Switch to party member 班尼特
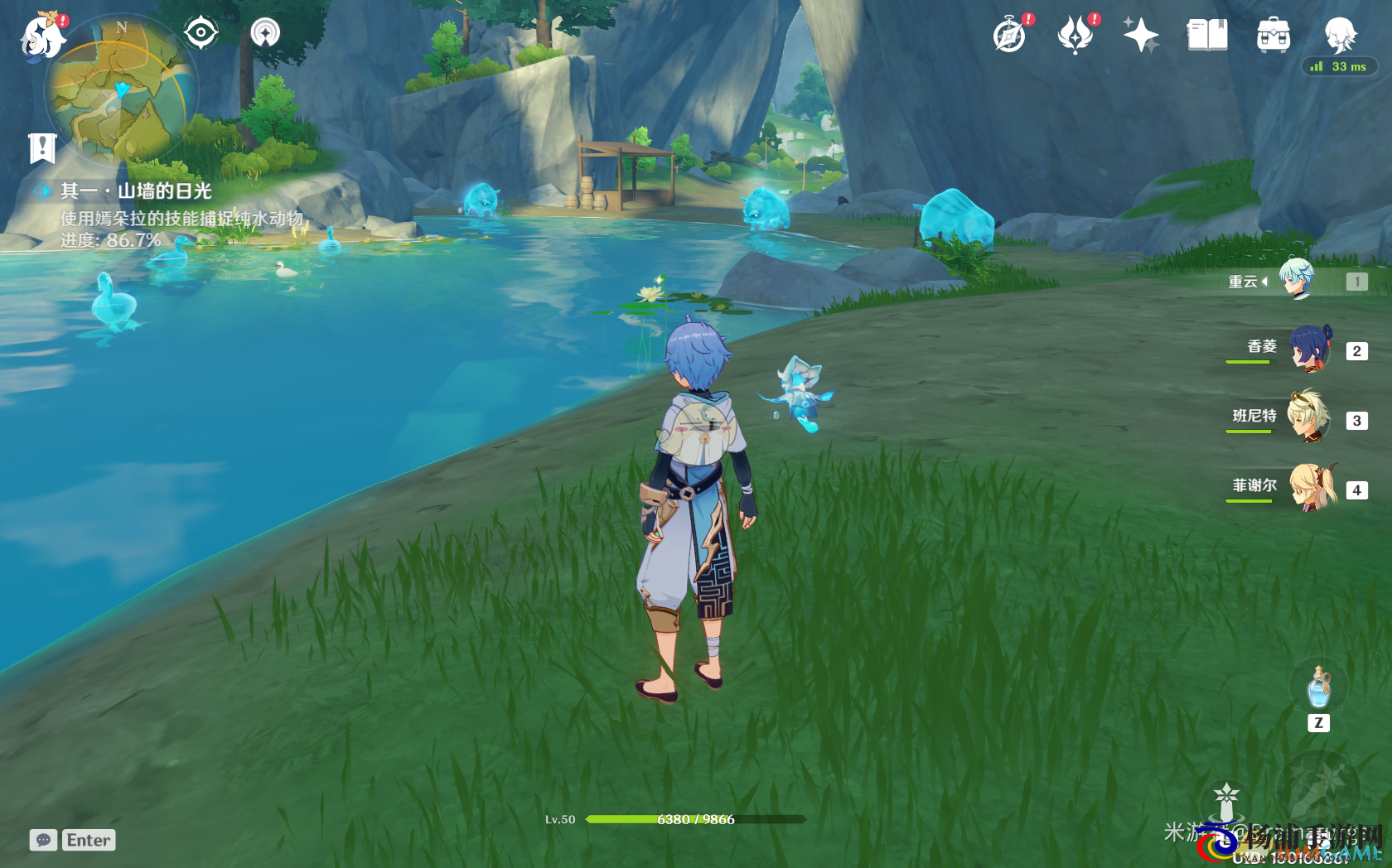The image size is (1392, 868). [1309, 418]
